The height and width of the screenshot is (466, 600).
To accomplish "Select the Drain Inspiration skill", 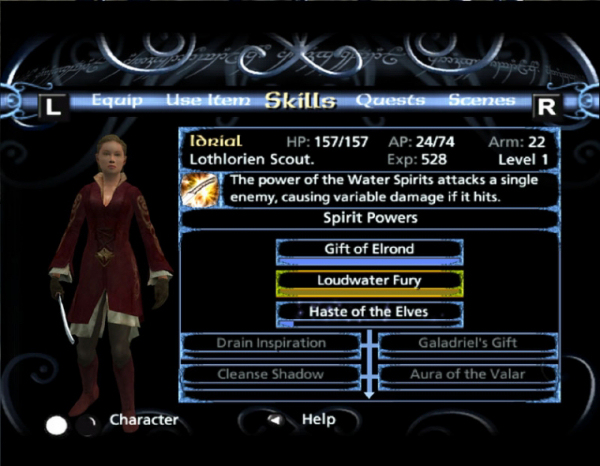I will [x=271, y=343].
